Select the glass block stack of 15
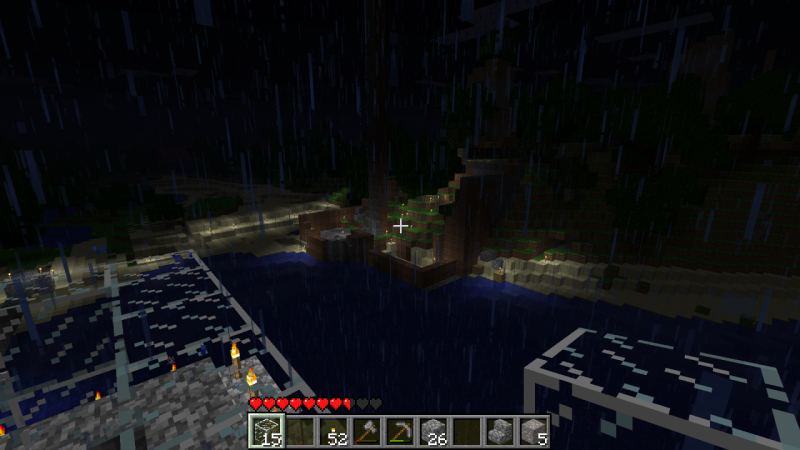The width and height of the screenshot is (800, 450). (265, 431)
